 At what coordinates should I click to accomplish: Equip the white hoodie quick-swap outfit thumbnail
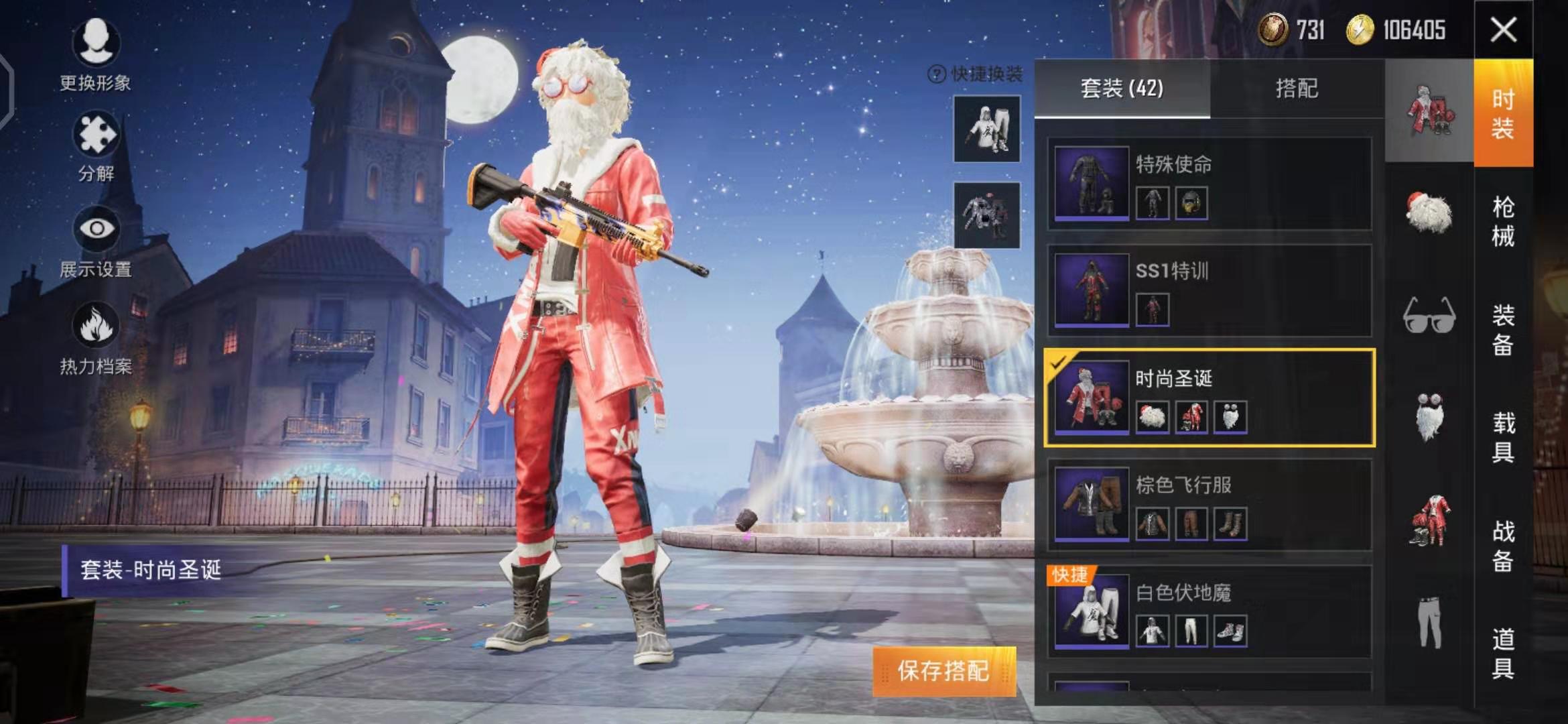(986, 129)
